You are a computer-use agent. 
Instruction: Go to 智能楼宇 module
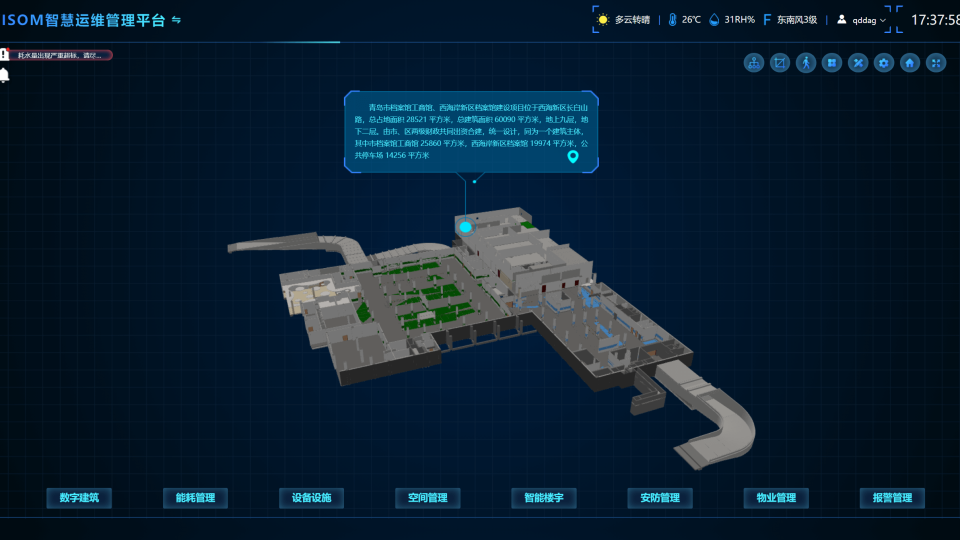(x=544, y=498)
